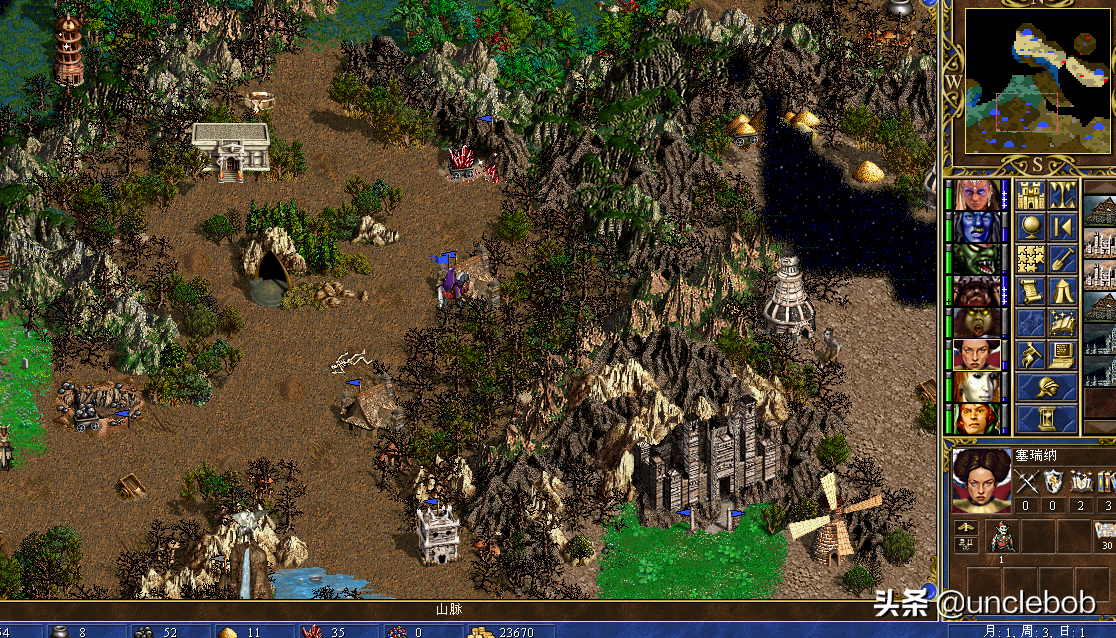1116x638 pixels.
Task: Select the white-masked hero portrait
Action: pos(973,386)
